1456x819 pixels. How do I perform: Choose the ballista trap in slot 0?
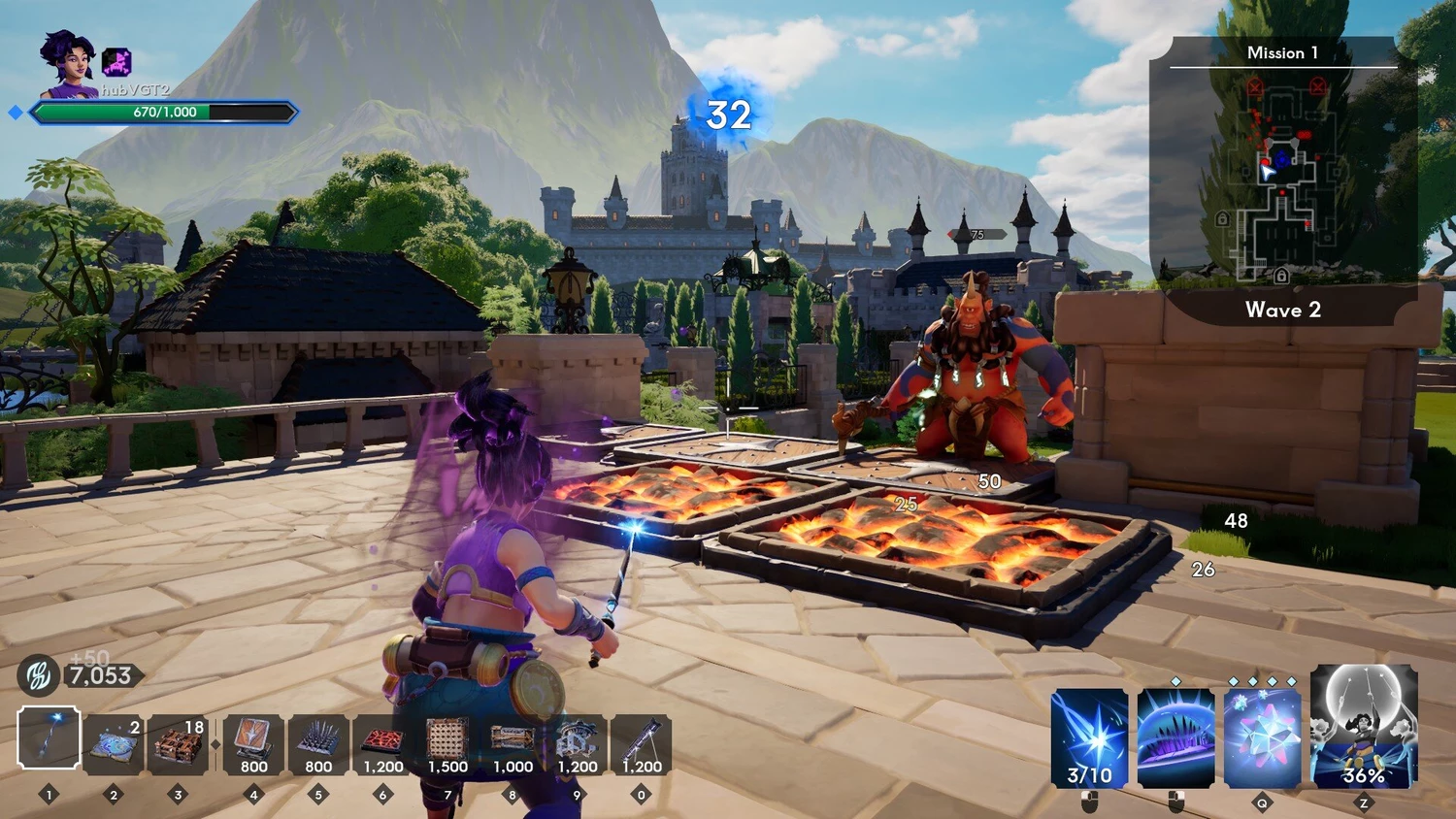tap(642, 744)
